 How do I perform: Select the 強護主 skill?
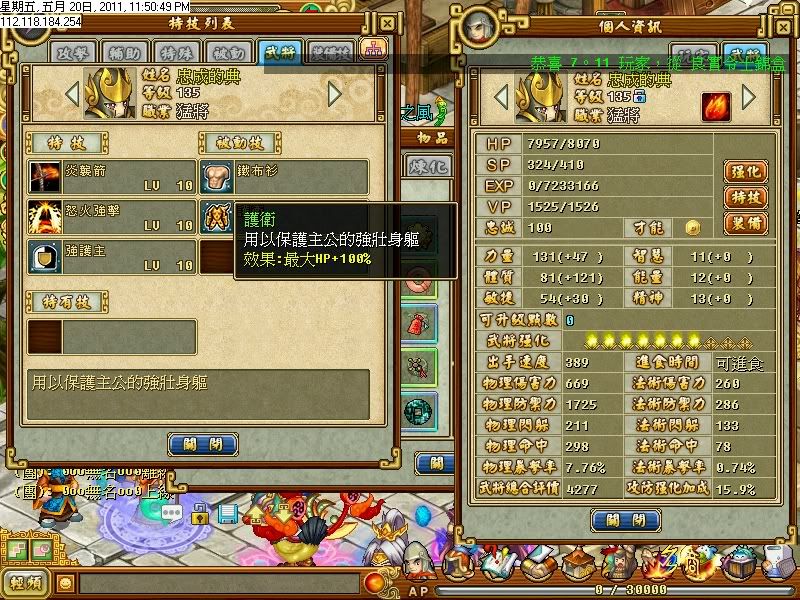pos(110,256)
